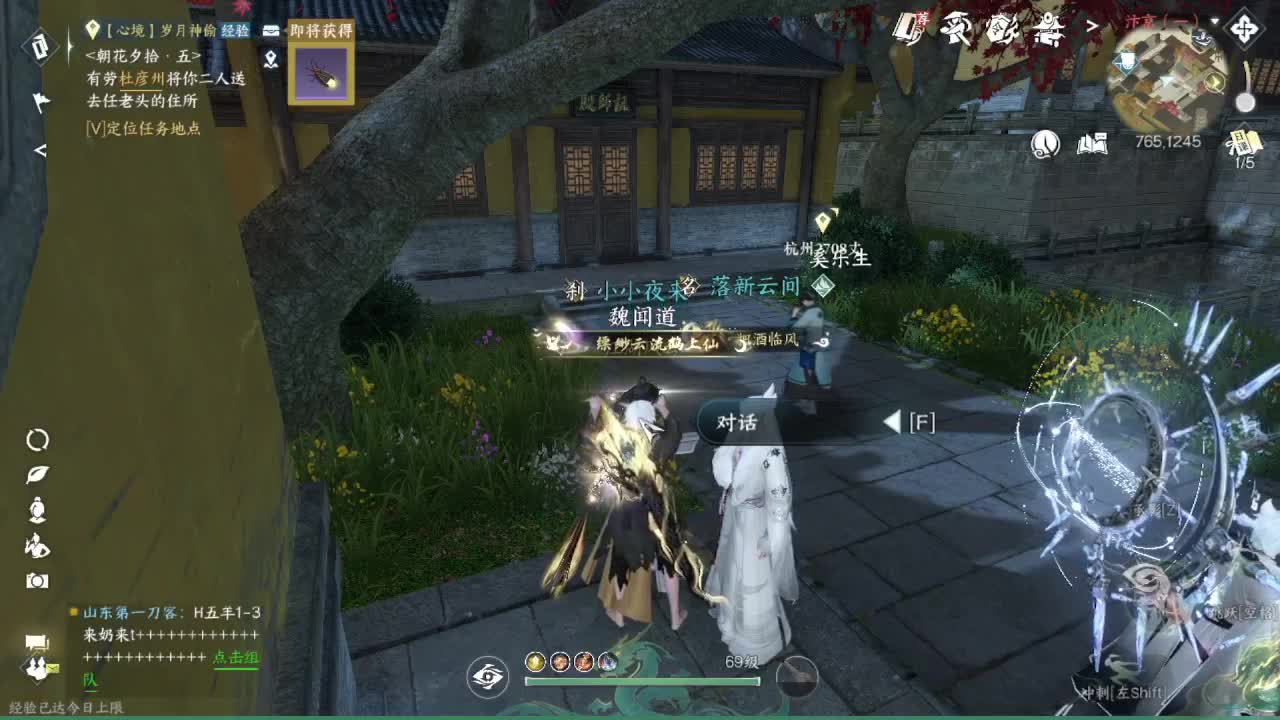Image resolution: width=1280 pixels, height=720 pixels.
Task: Open the clock/time icon near the minimap
Action: (1044, 143)
